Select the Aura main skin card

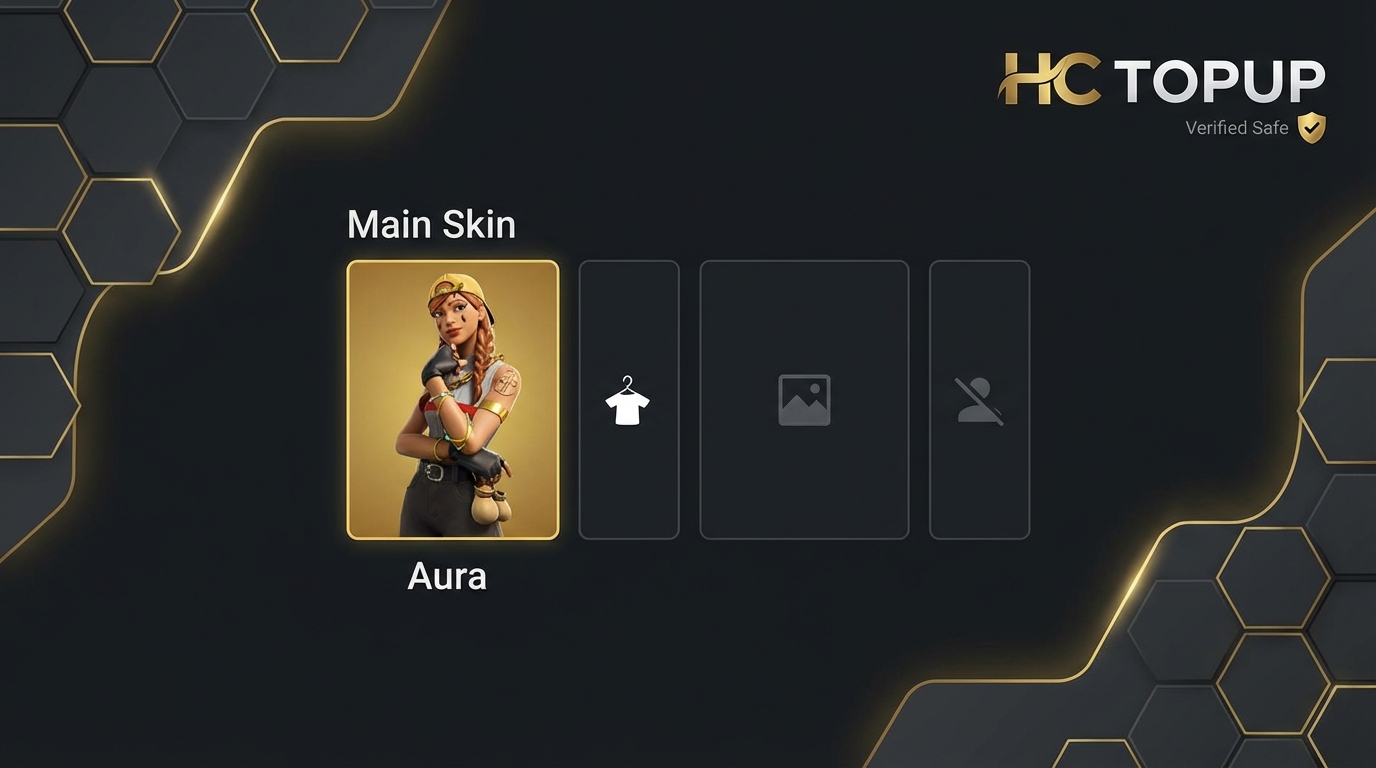pyautogui.click(x=453, y=400)
